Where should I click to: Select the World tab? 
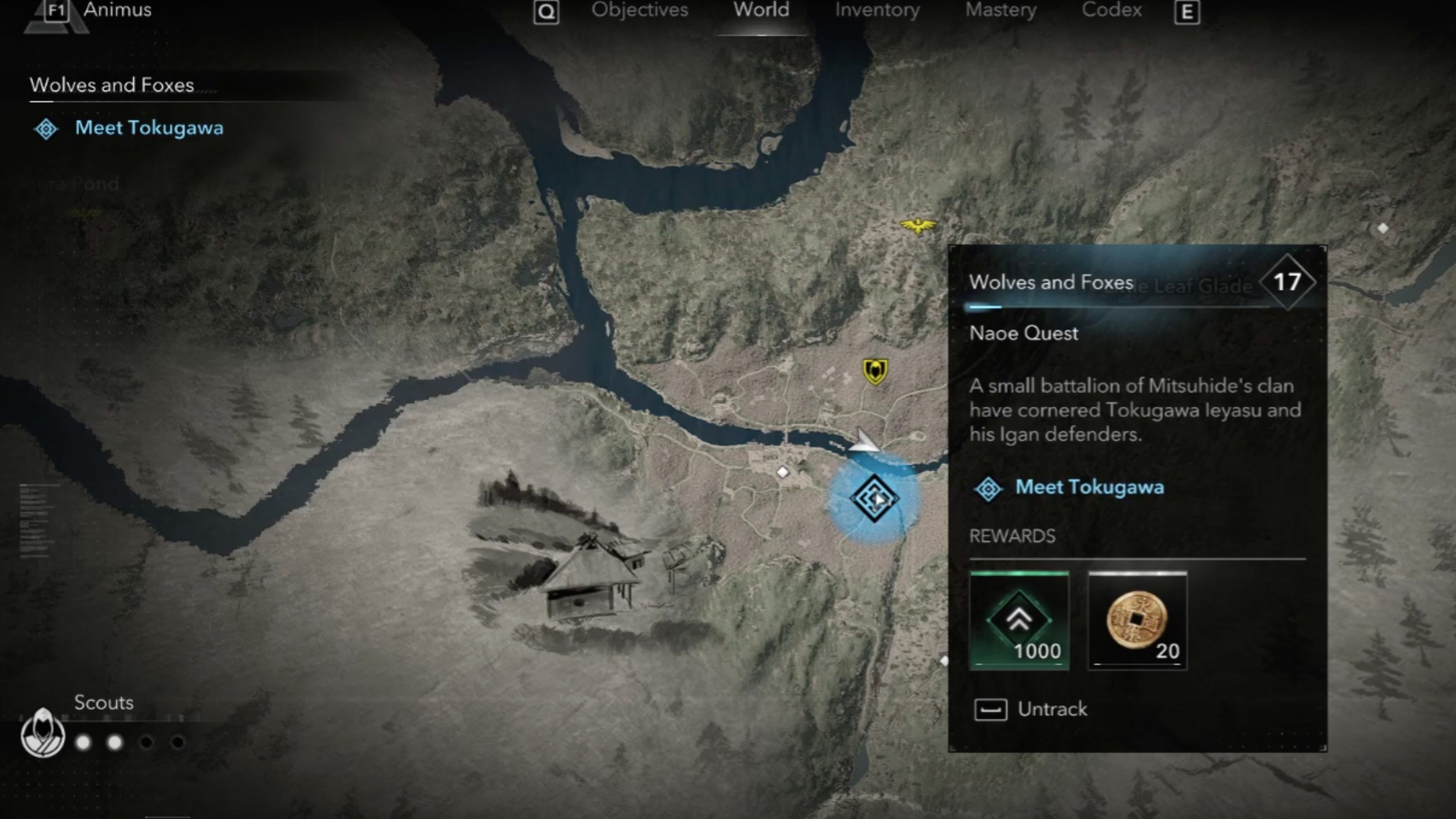(761, 11)
